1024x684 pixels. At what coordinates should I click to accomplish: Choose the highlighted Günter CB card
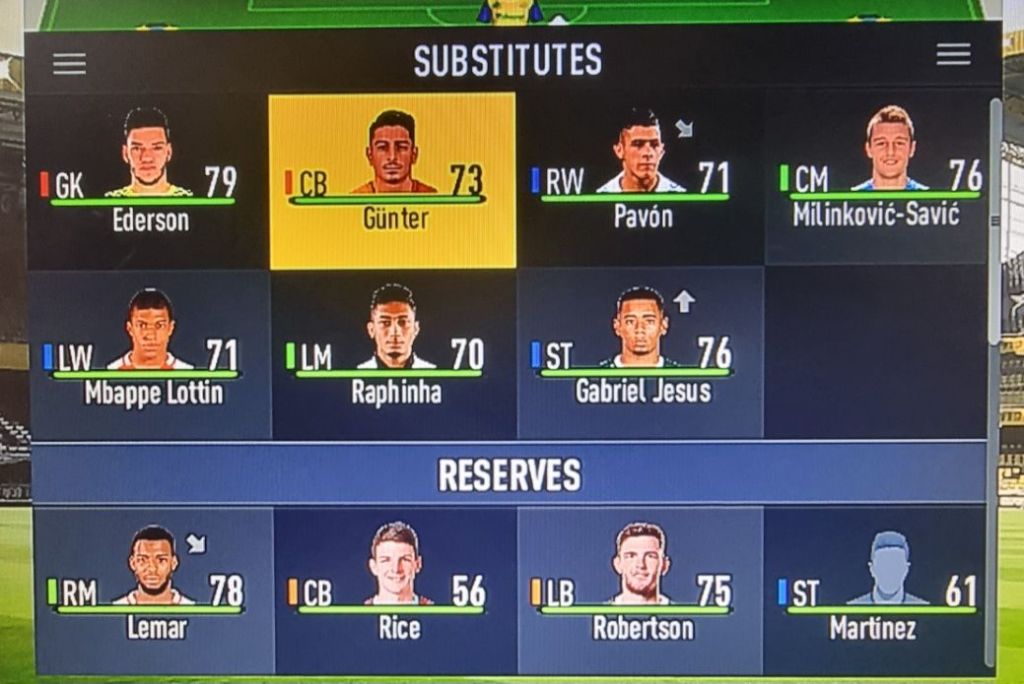393,180
